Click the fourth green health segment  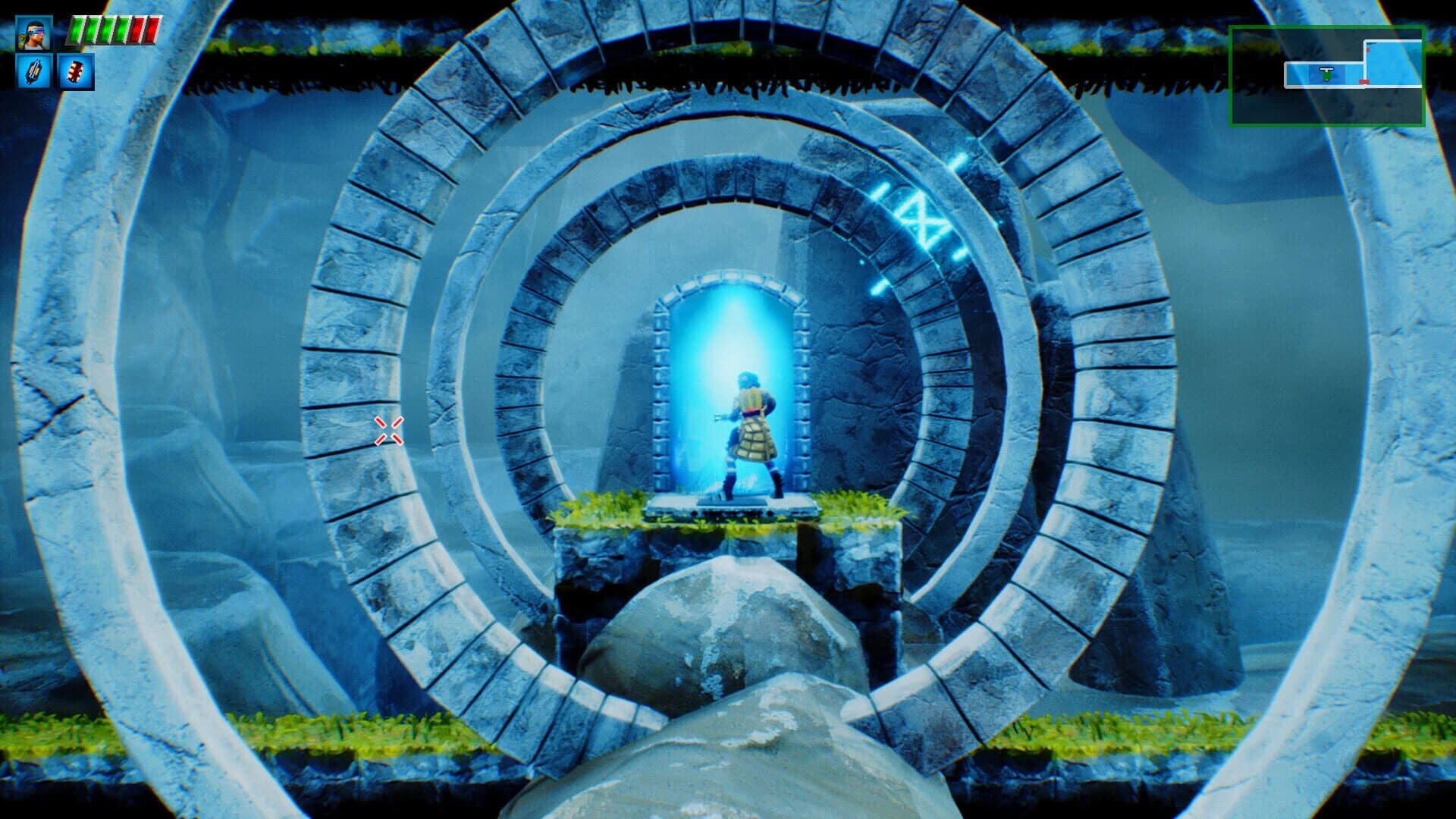[121, 30]
